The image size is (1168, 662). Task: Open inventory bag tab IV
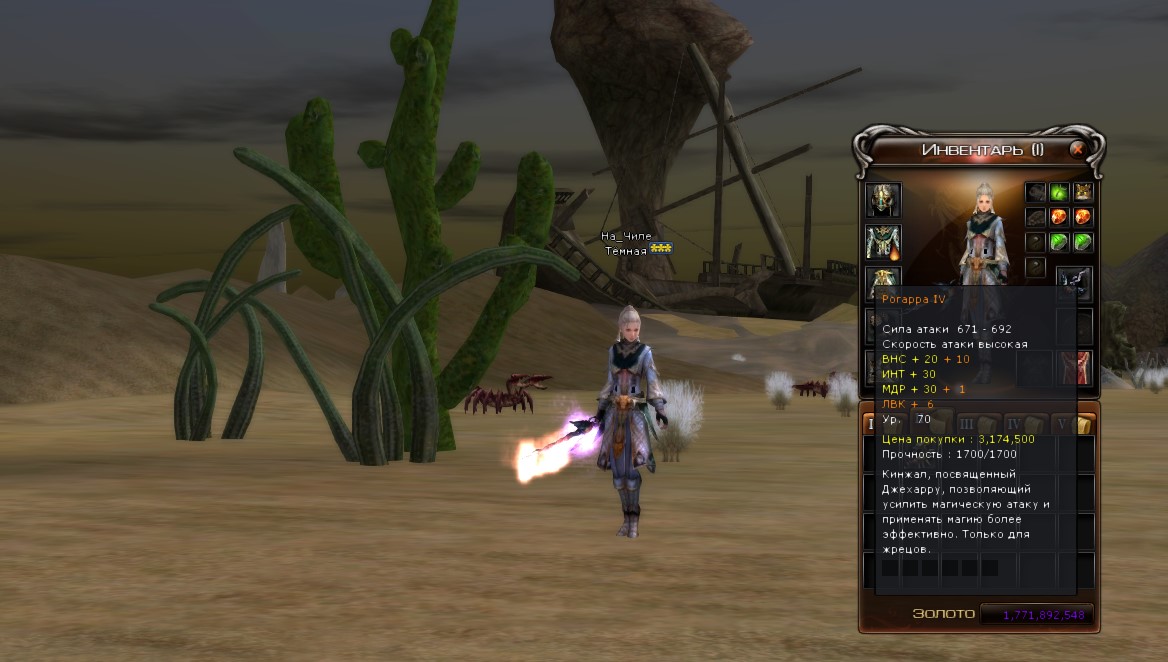click(1020, 424)
